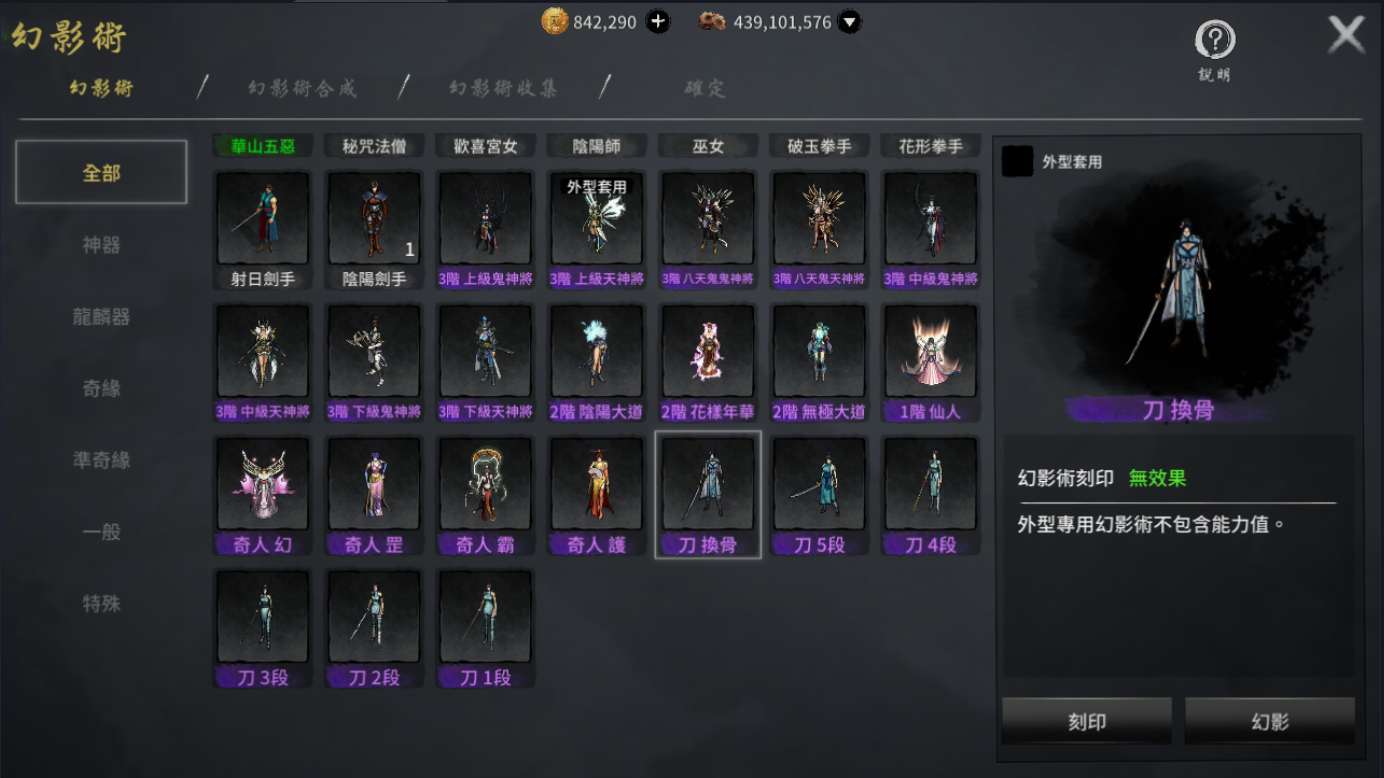Expand the currency dropdown arrow
The width and height of the screenshot is (1384, 778).
[x=849, y=21]
